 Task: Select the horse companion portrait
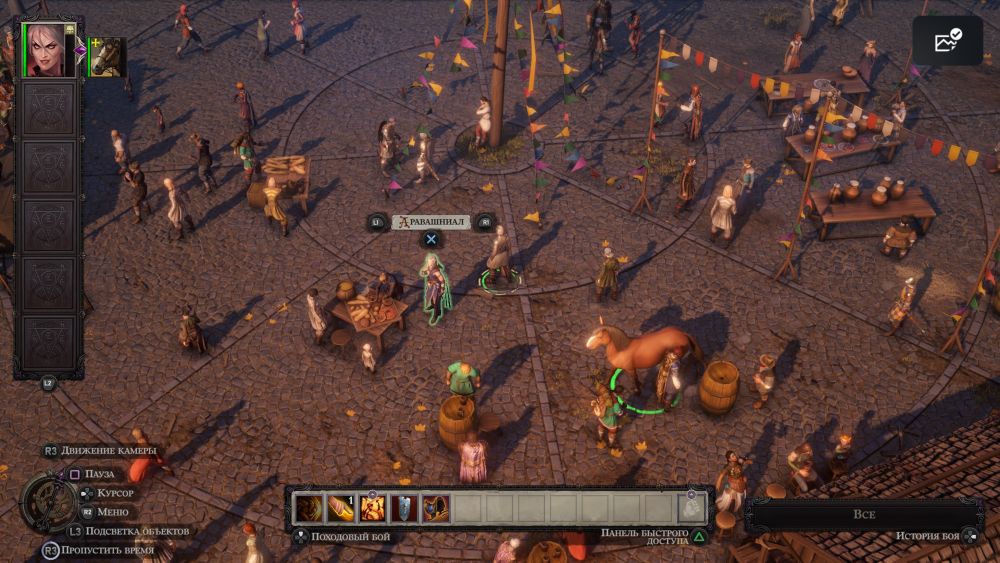click(x=107, y=57)
